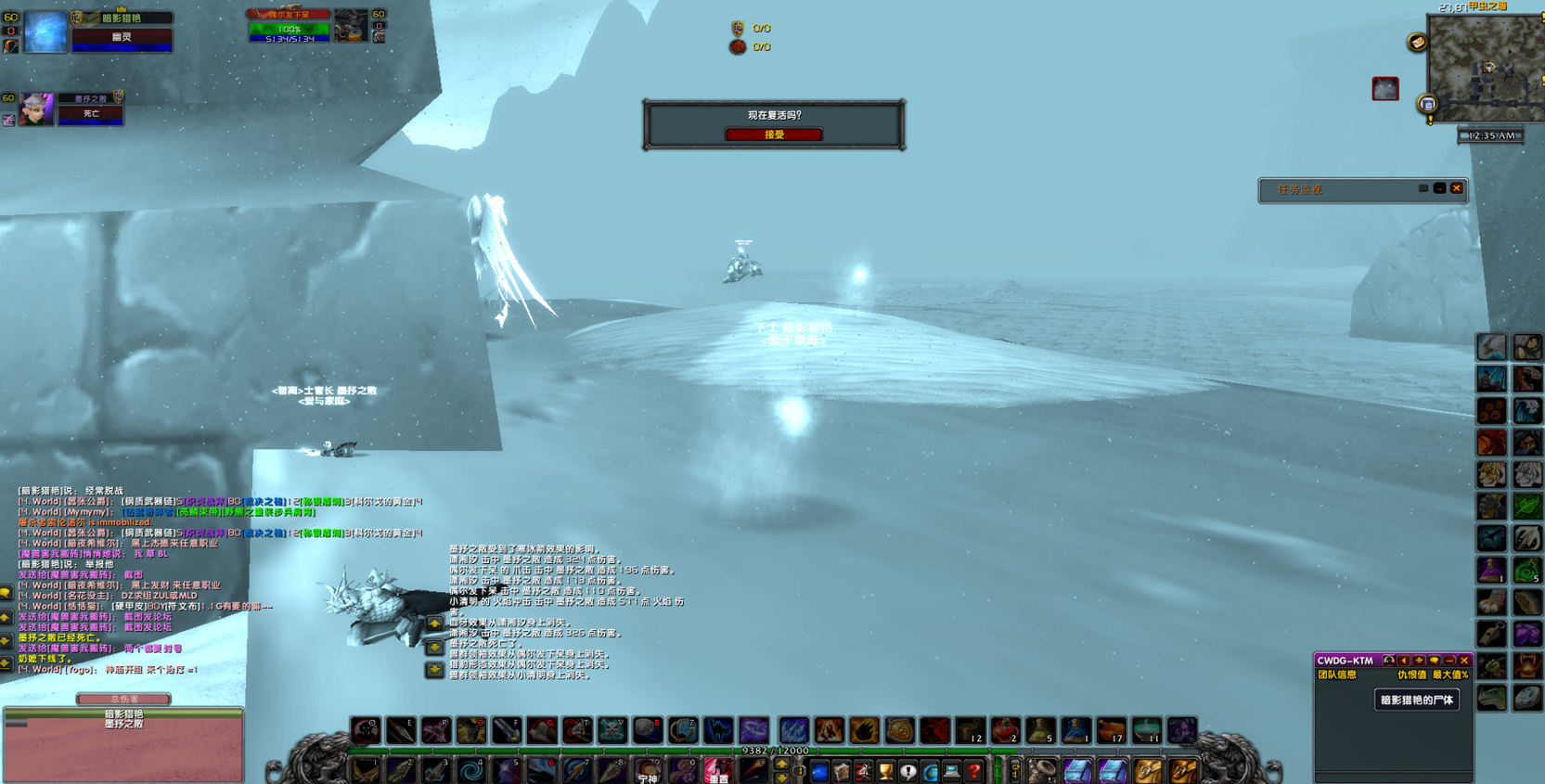Open the red question mark help button
This screenshot has width=1545, height=784.
[973, 771]
